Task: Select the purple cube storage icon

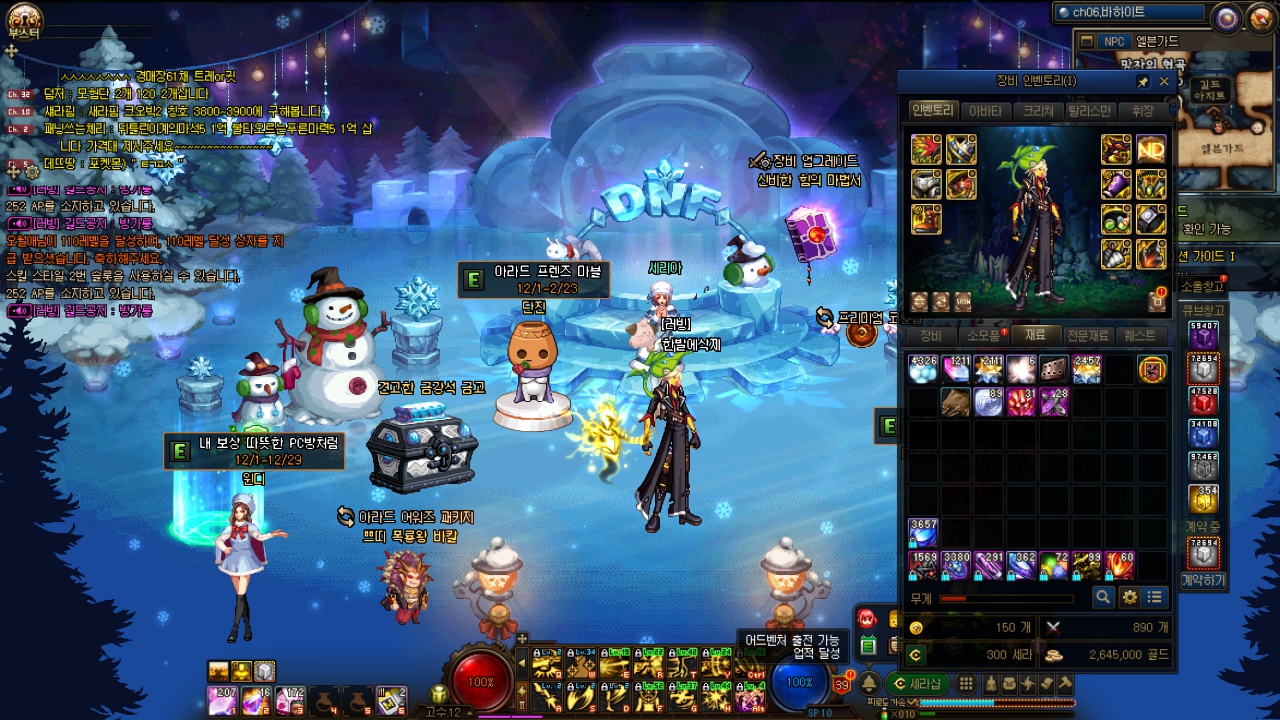Action: [x=1203, y=335]
